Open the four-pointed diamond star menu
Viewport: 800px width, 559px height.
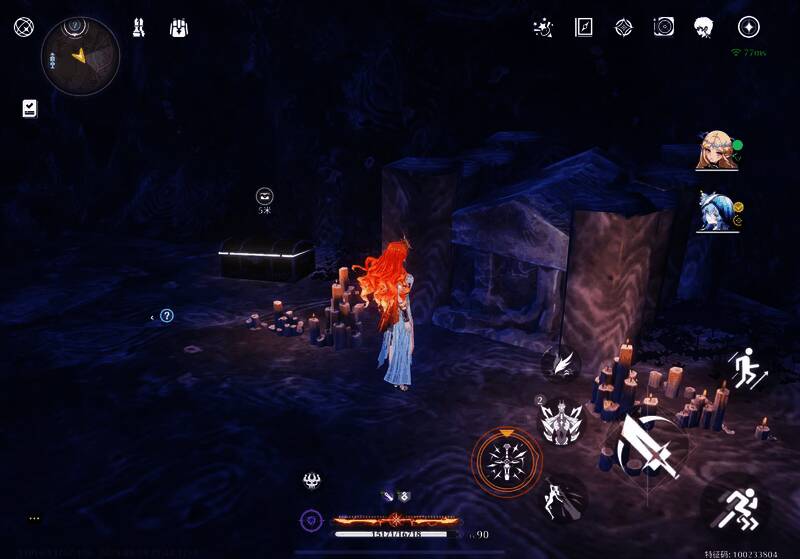pyautogui.click(x=623, y=27)
